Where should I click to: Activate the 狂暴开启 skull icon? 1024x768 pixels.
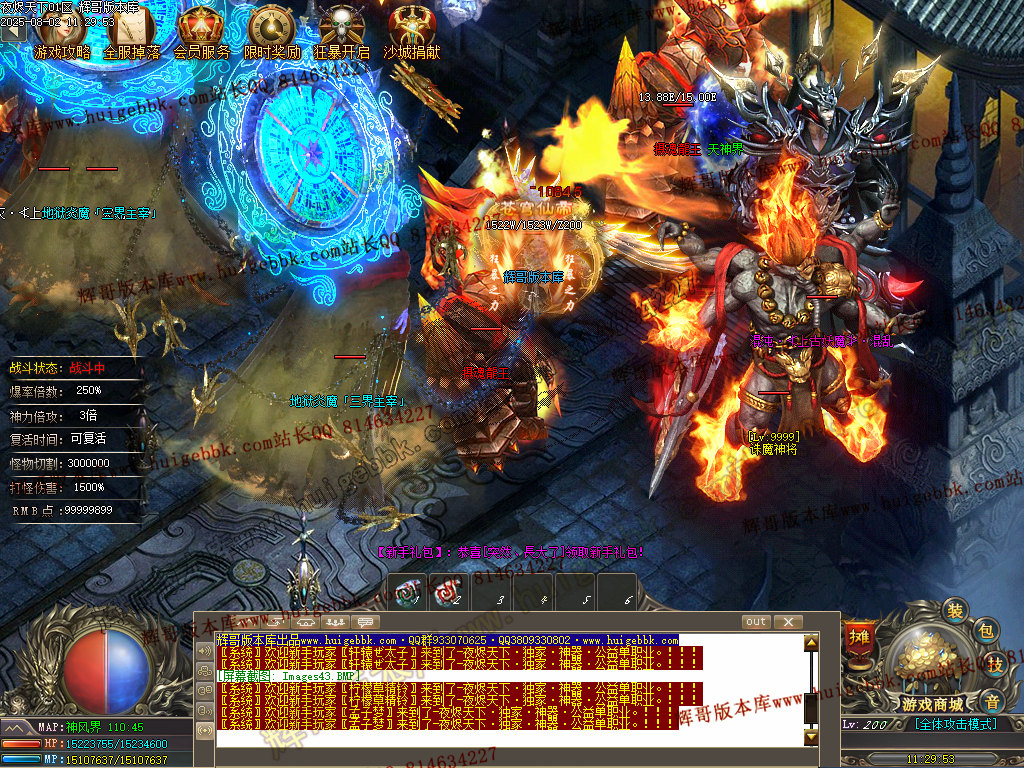point(342,32)
